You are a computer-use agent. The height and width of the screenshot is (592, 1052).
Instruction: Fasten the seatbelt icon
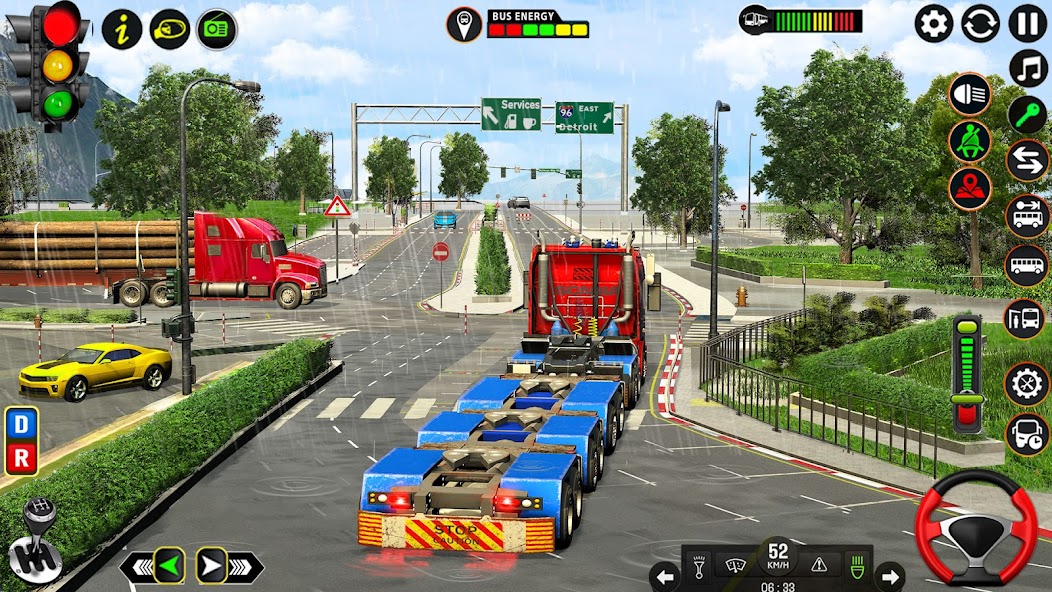(x=969, y=141)
